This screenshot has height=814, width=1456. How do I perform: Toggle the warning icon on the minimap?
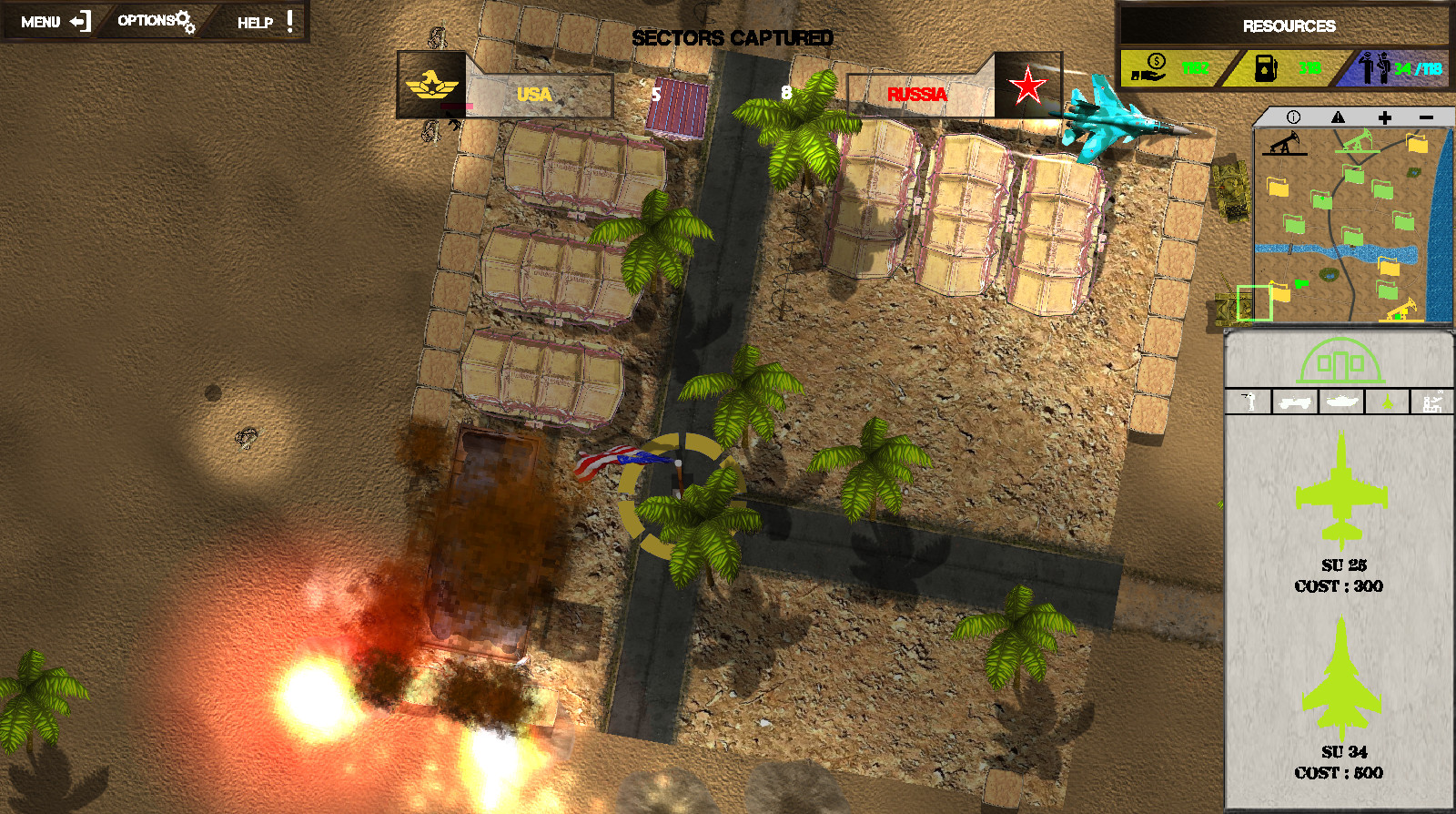click(x=1339, y=117)
